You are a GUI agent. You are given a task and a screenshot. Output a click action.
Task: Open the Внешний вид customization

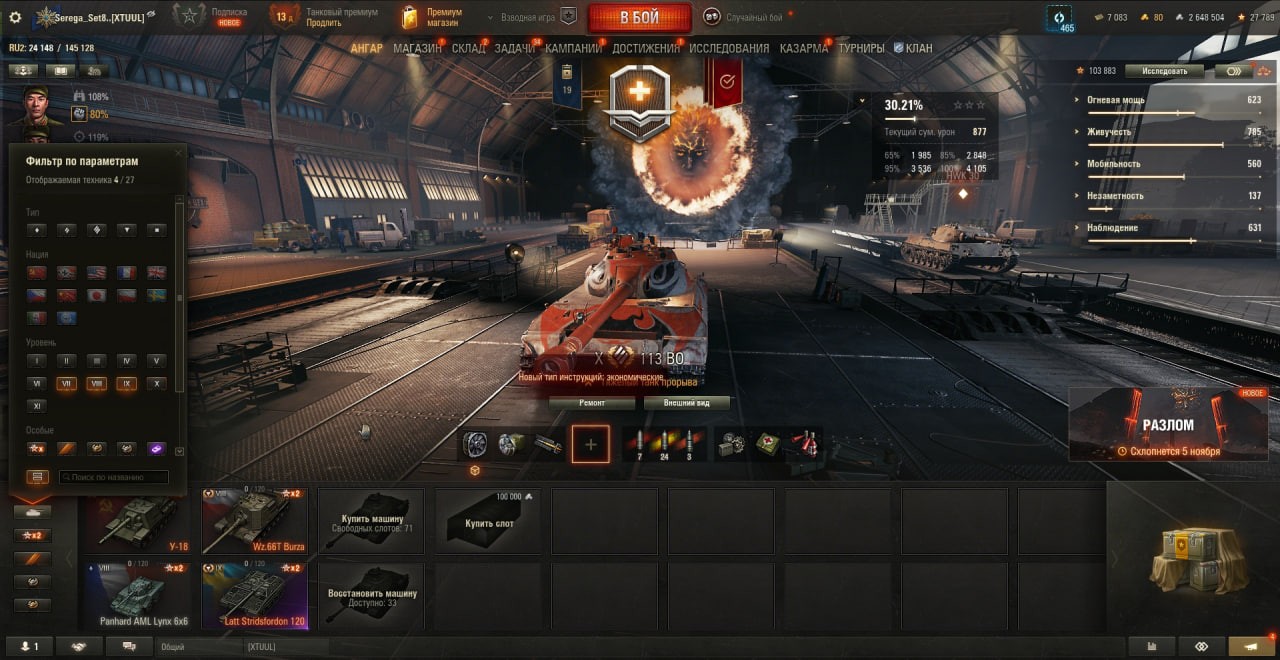tap(685, 403)
